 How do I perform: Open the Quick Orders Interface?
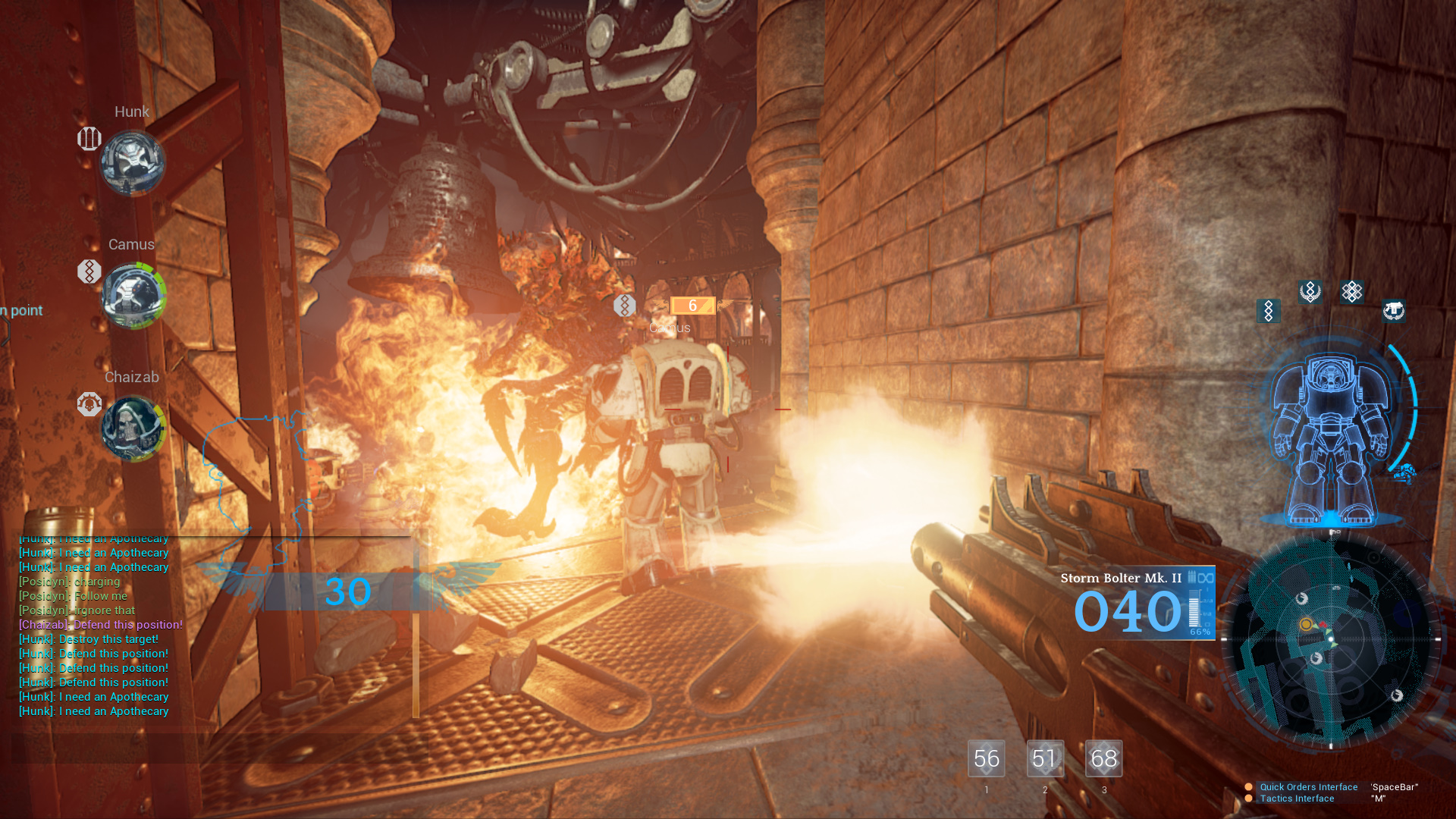coord(1308,787)
